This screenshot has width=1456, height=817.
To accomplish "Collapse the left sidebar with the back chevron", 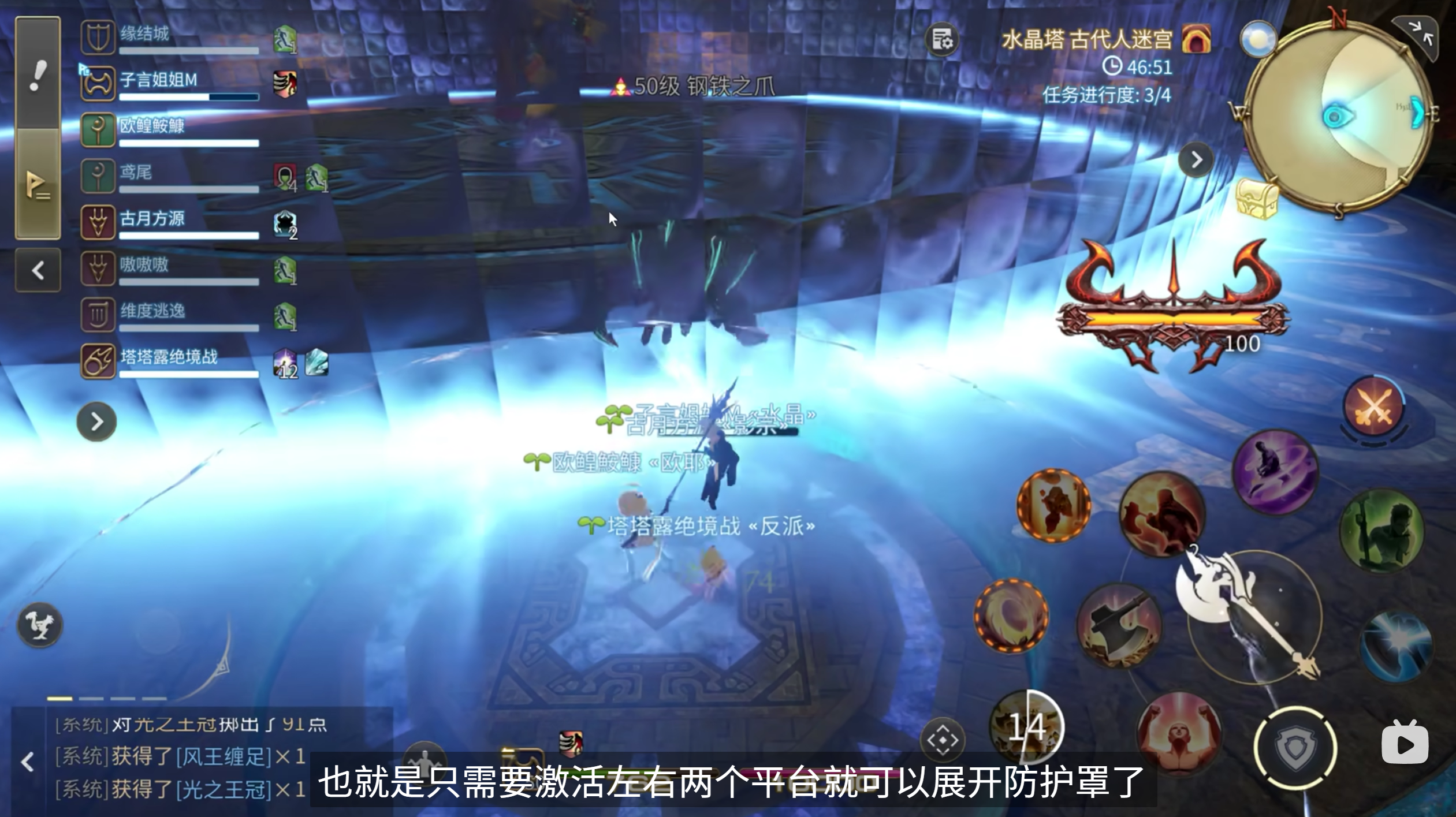I will point(39,270).
